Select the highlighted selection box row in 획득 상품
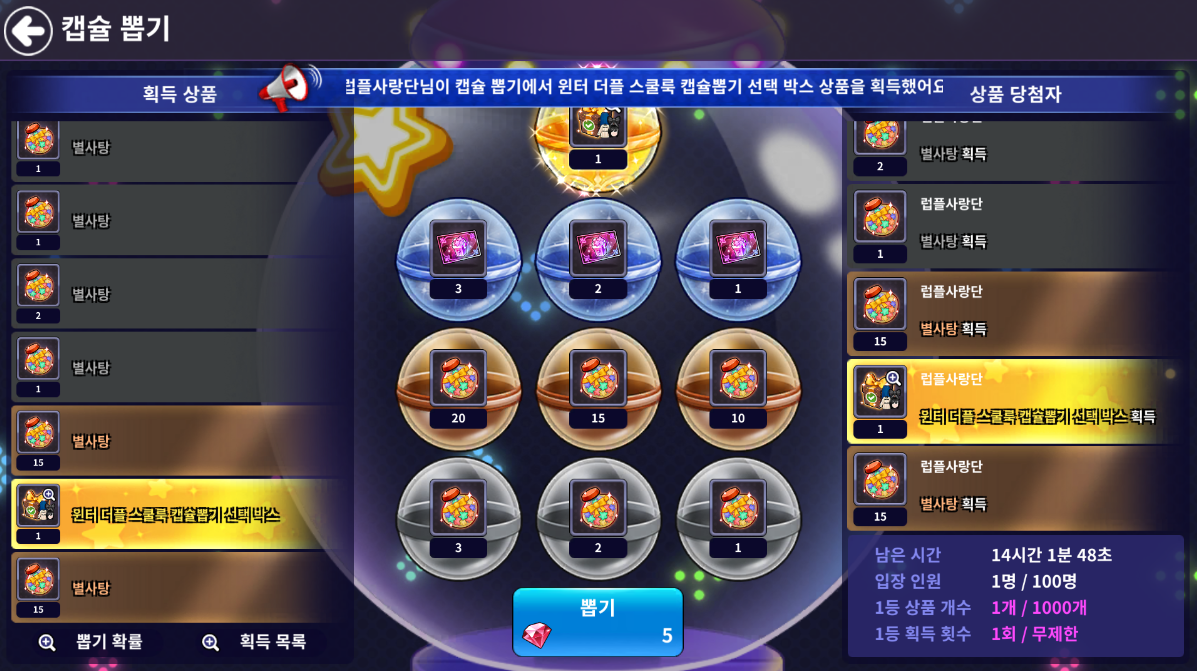1197x671 pixels. 180,514
